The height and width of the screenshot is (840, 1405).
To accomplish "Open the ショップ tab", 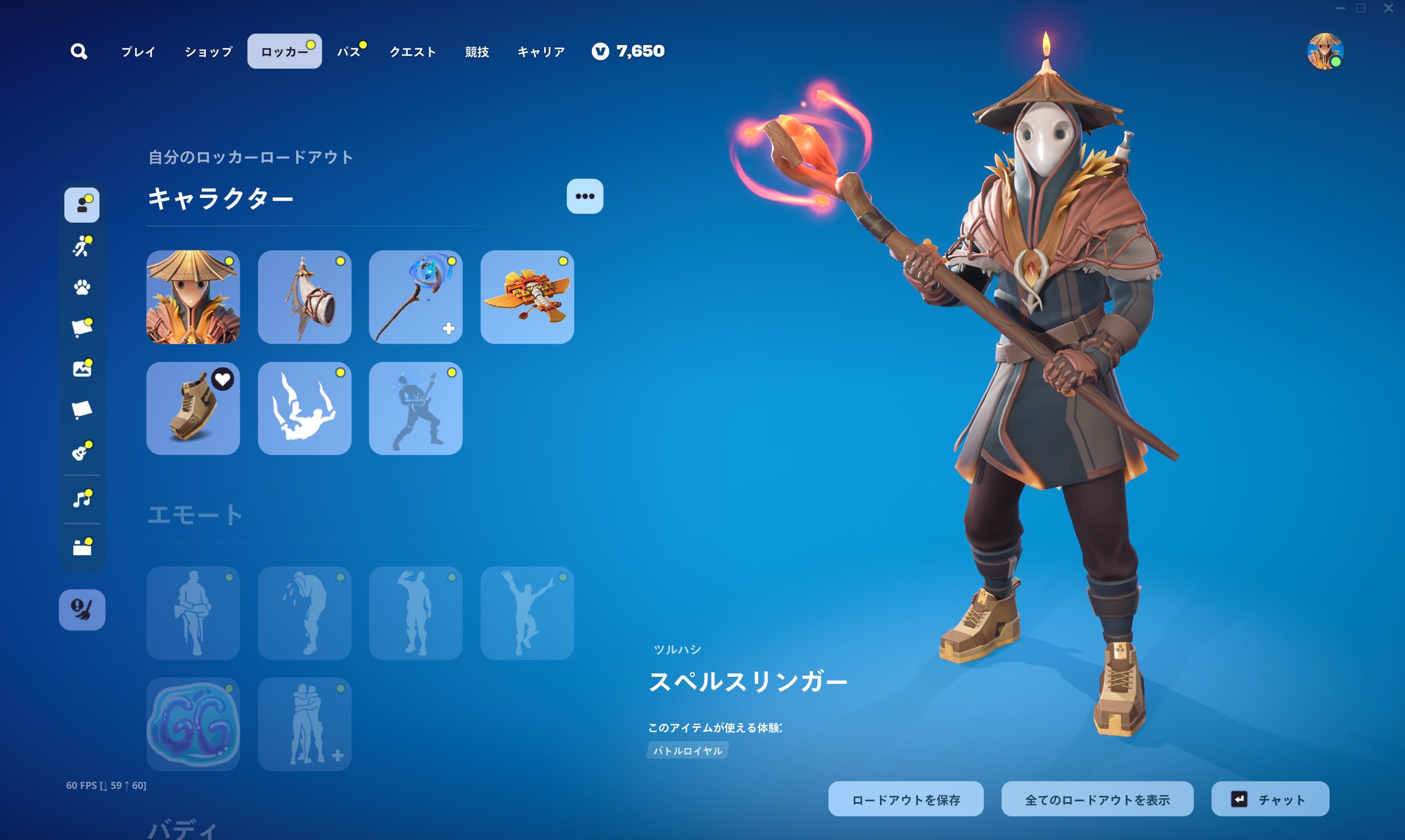I will click(208, 52).
